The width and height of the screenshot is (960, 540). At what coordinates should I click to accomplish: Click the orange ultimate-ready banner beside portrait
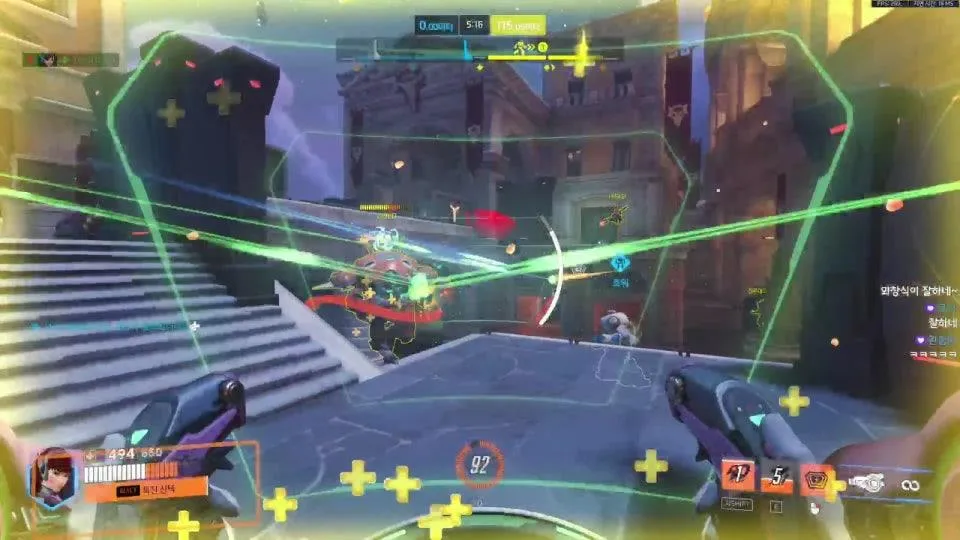pyautogui.click(x=145, y=489)
